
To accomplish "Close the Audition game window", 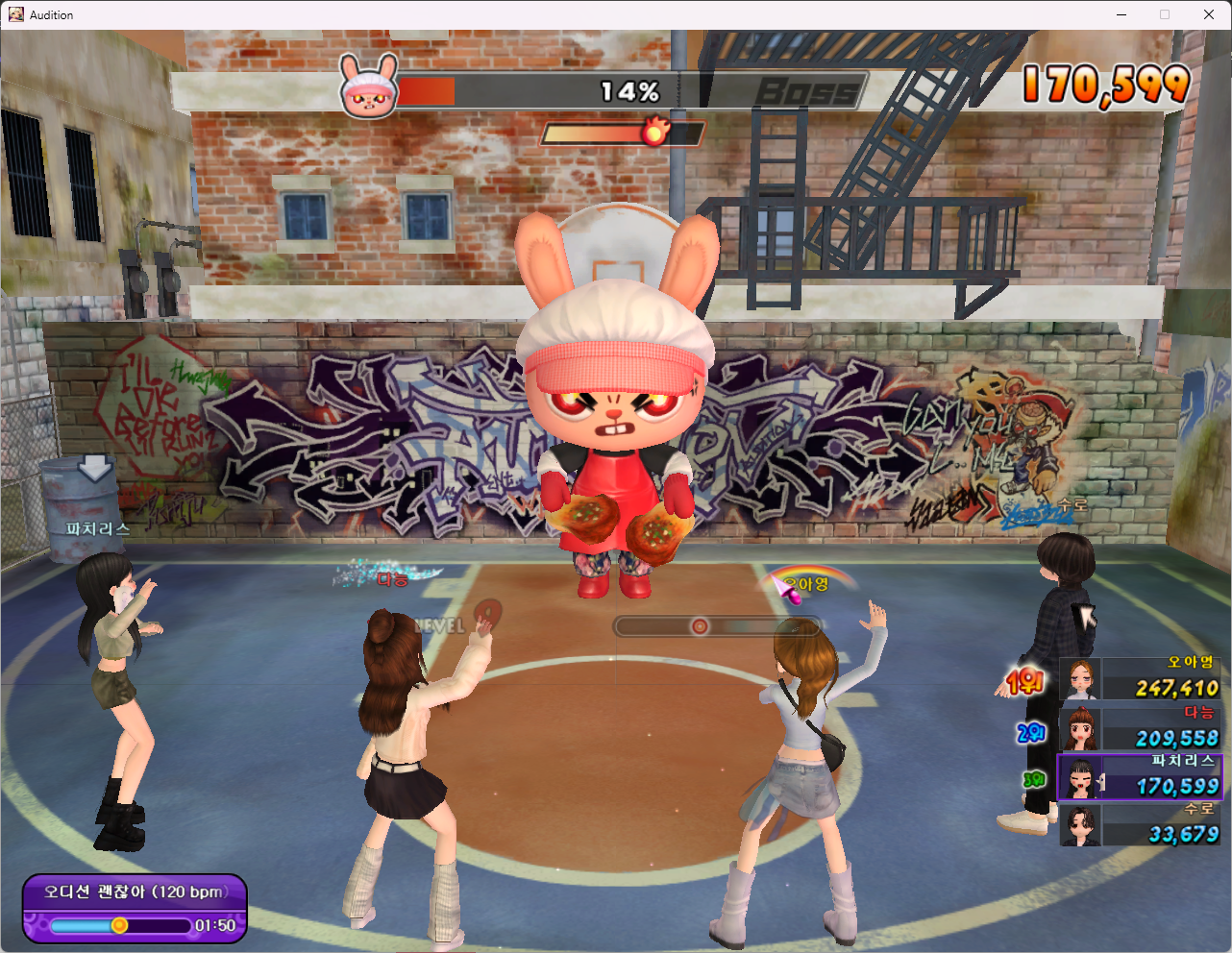I will (x=1209, y=14).
